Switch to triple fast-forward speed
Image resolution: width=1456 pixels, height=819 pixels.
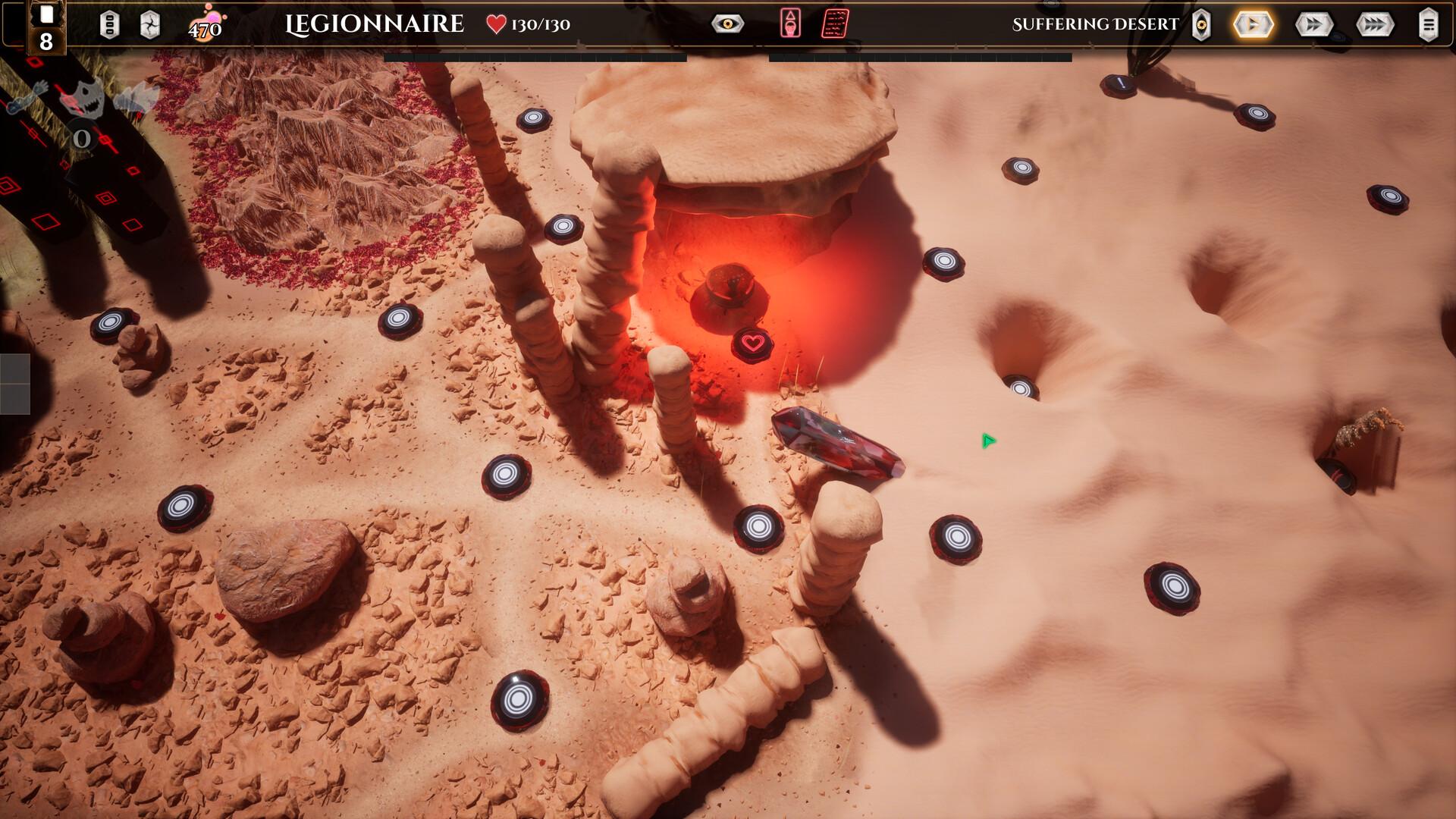[x=1374, y=25]
